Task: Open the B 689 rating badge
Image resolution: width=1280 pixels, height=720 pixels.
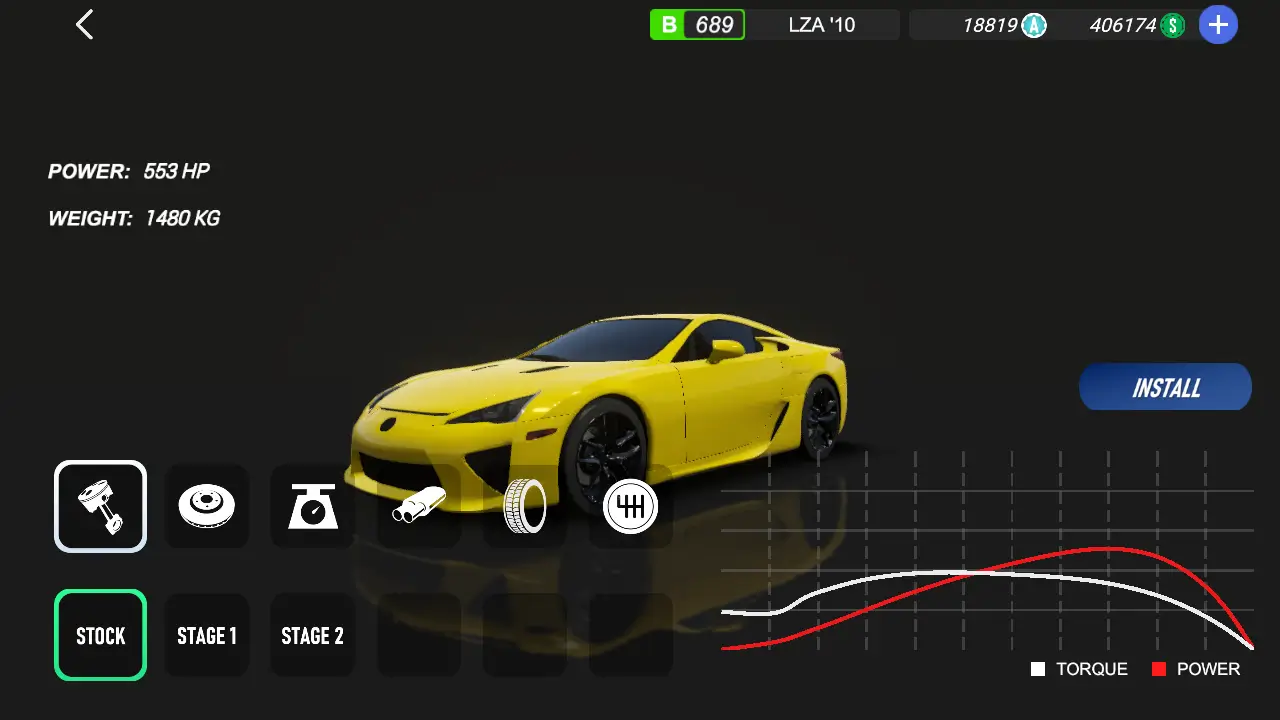Action: coord(697,24)
